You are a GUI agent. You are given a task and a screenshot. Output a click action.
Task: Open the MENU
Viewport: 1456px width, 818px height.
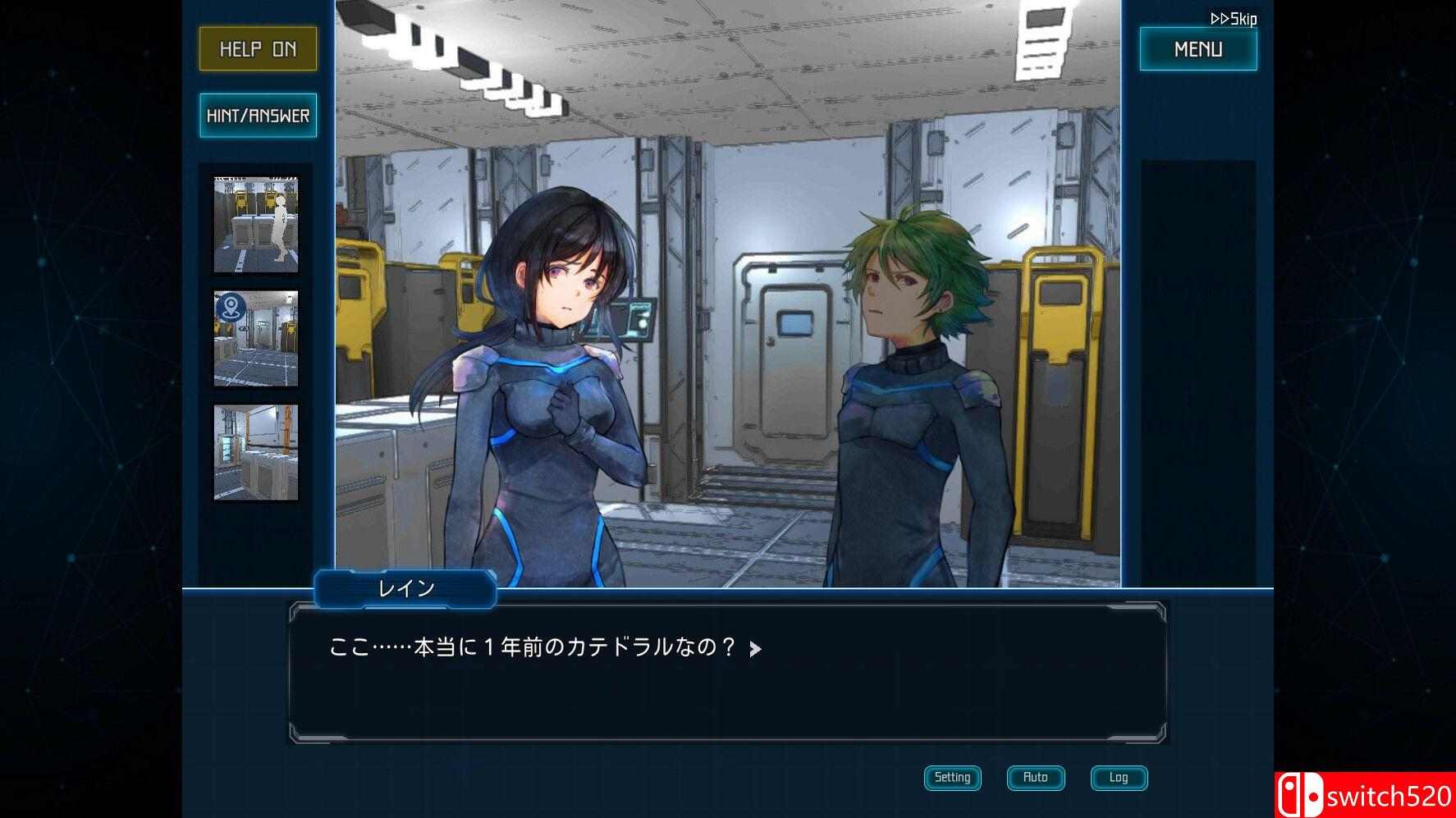[x=1197, y=48]
